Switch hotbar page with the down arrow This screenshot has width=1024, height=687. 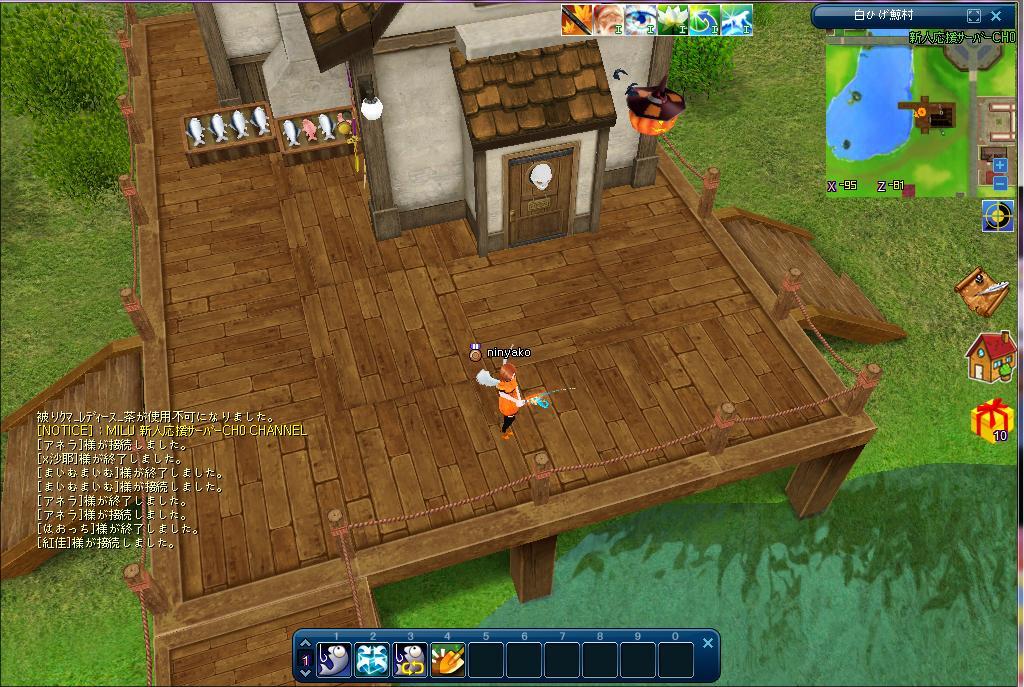point(306,675)
